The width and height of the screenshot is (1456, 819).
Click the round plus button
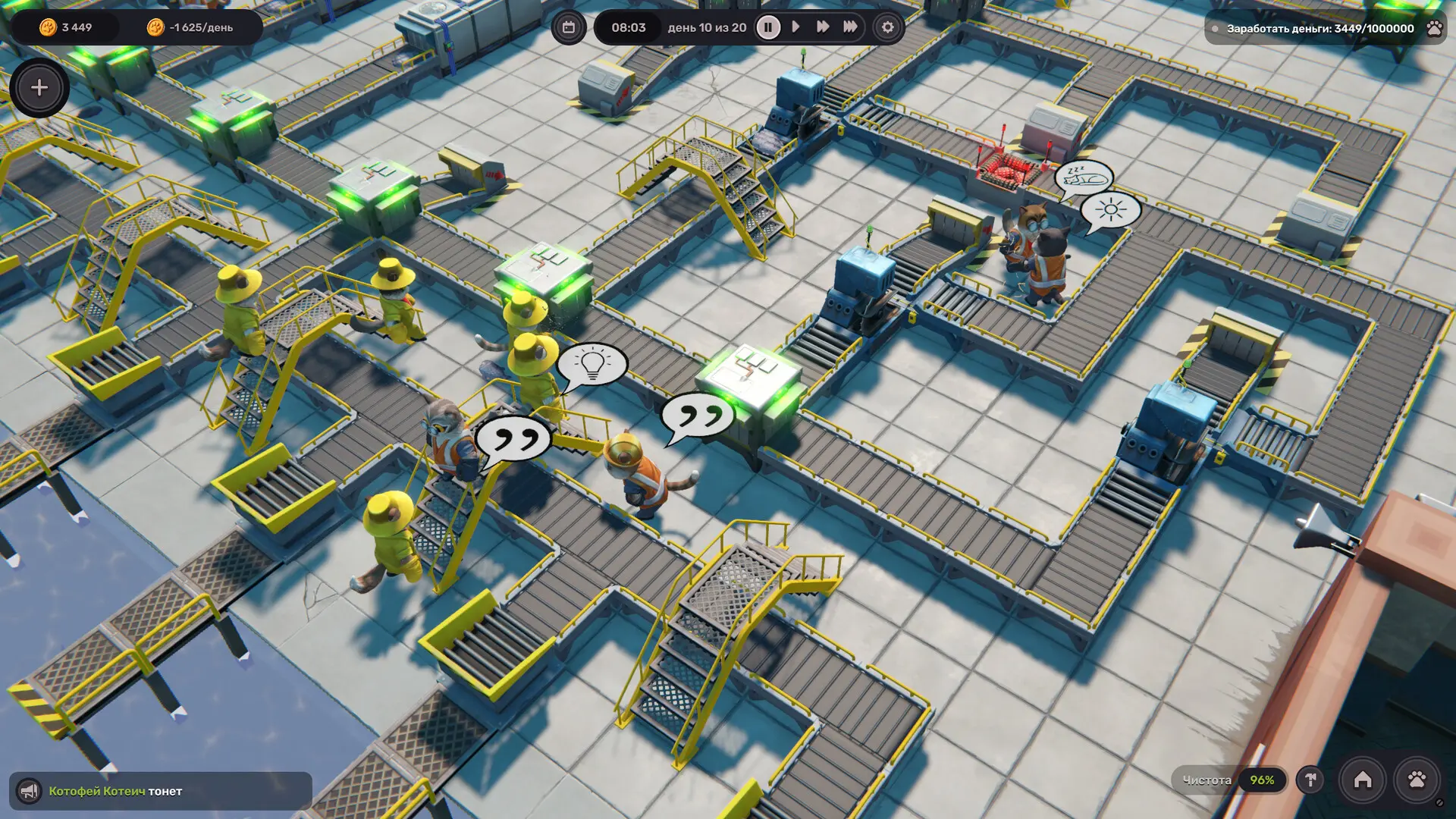[x=39, y=88]
